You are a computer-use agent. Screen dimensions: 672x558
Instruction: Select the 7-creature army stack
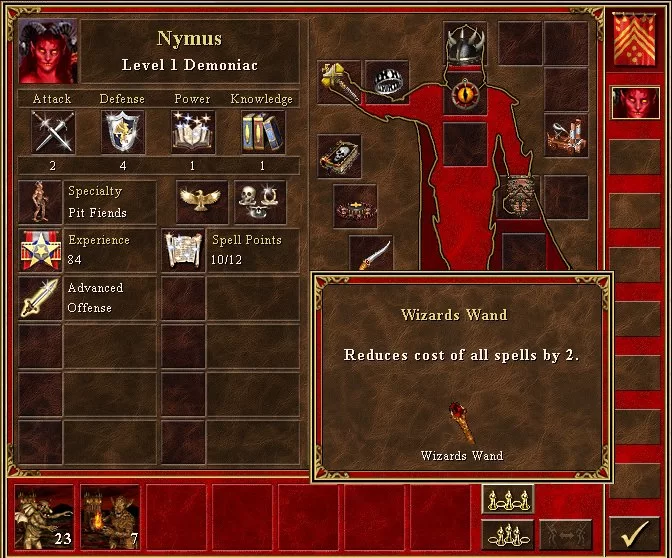[110, 519]
